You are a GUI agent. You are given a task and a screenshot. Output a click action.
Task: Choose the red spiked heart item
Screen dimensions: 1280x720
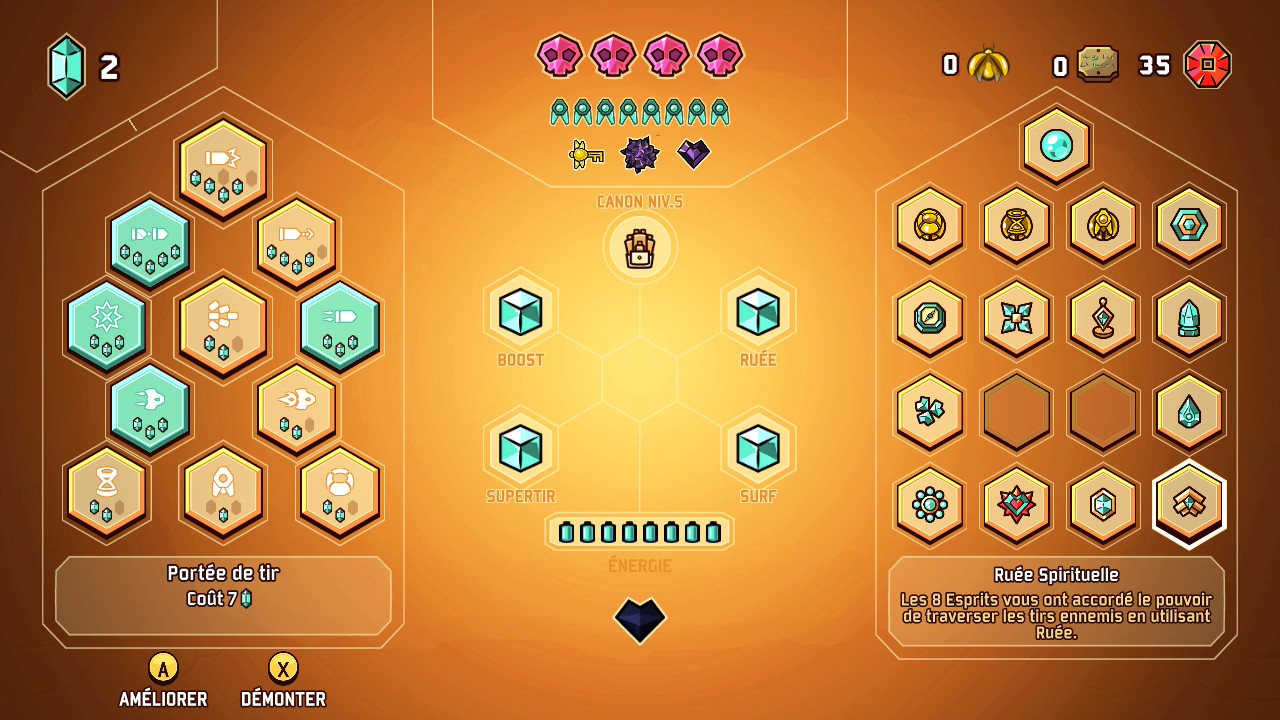pos(1016,503)
